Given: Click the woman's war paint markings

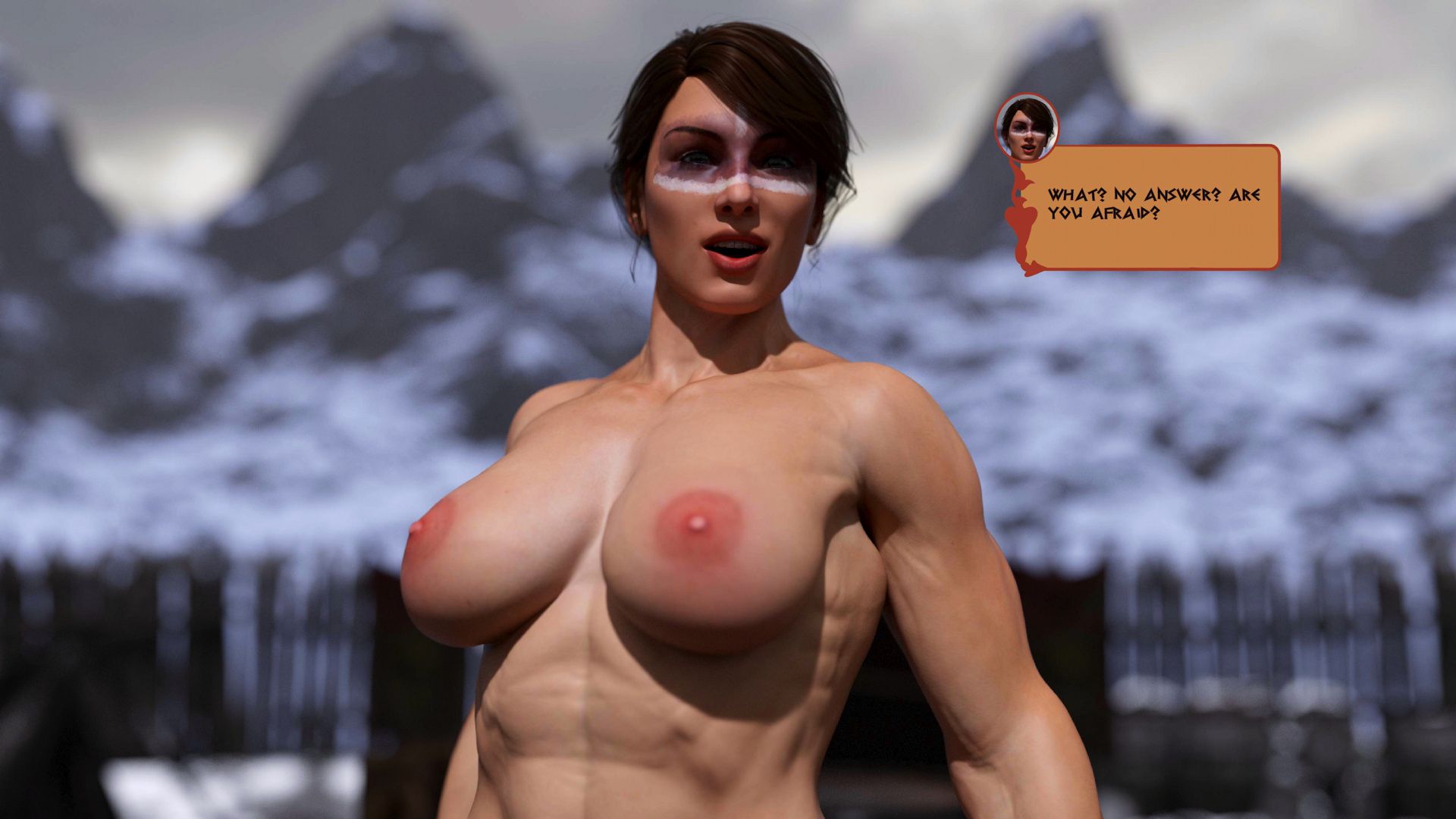Looking at the screenshot, I should 728,182.
